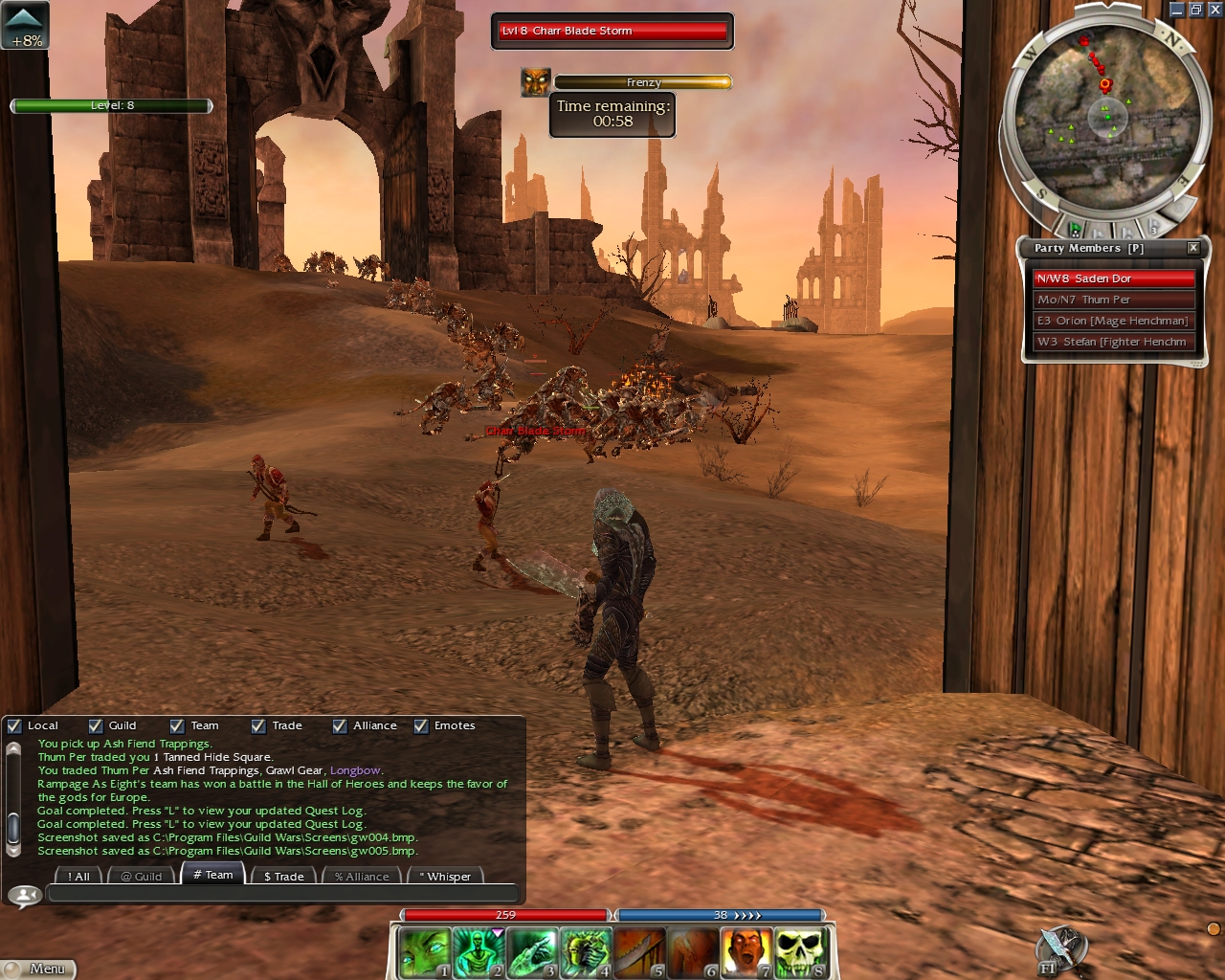Use the glowing green figure skill, slot 2
Viewport: 1225px width, 980px height.
click(478, 953)
